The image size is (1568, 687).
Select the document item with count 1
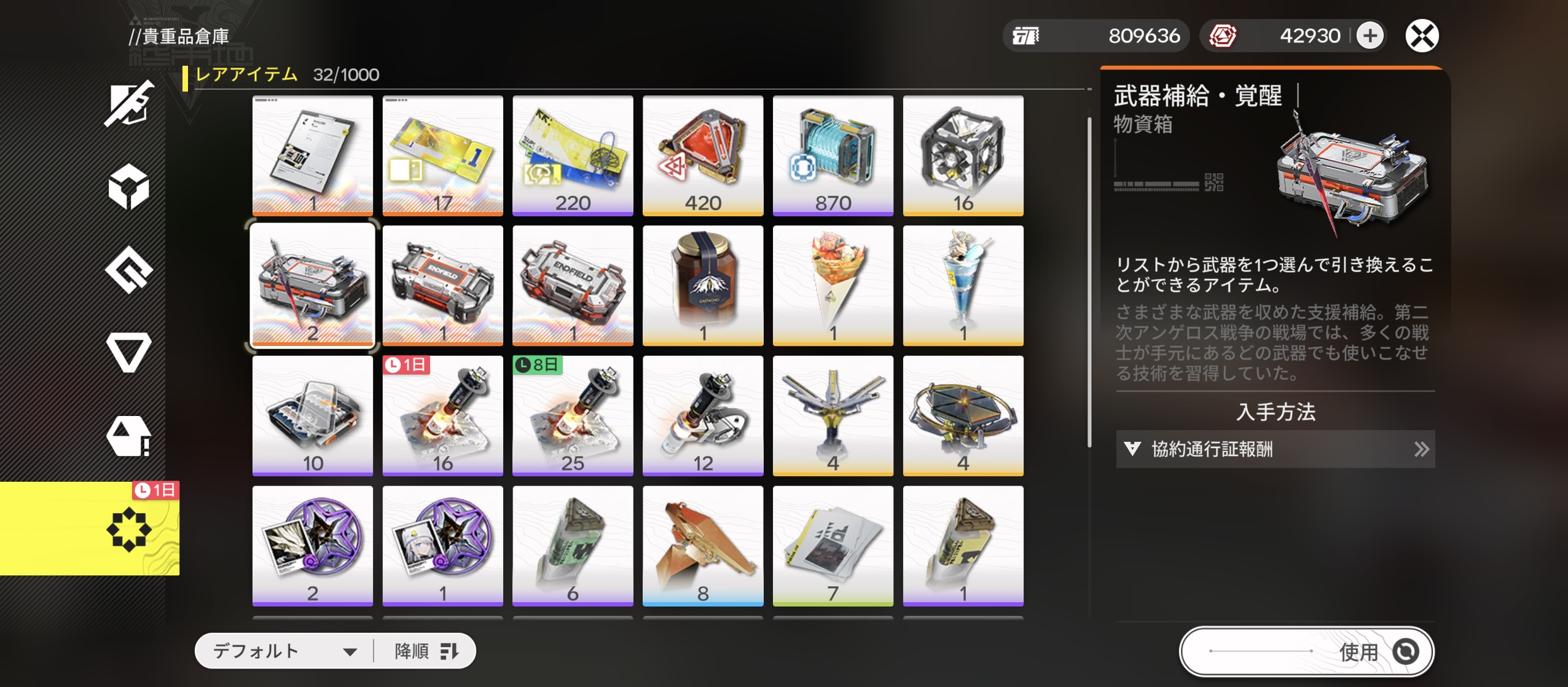pyautogui.click(x=312, y=155)
